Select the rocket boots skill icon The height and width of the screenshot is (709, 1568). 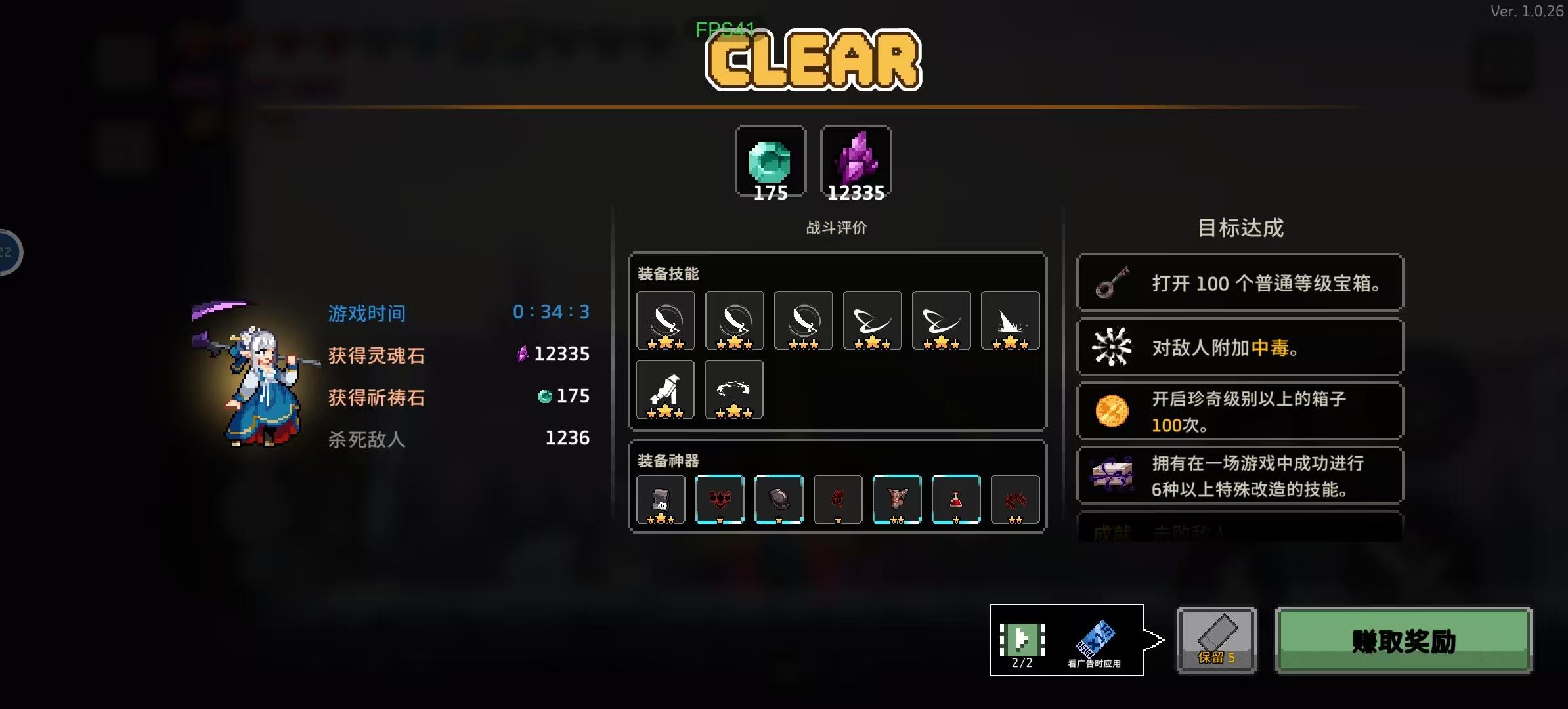pyautogui.click(x=665, y=389)
